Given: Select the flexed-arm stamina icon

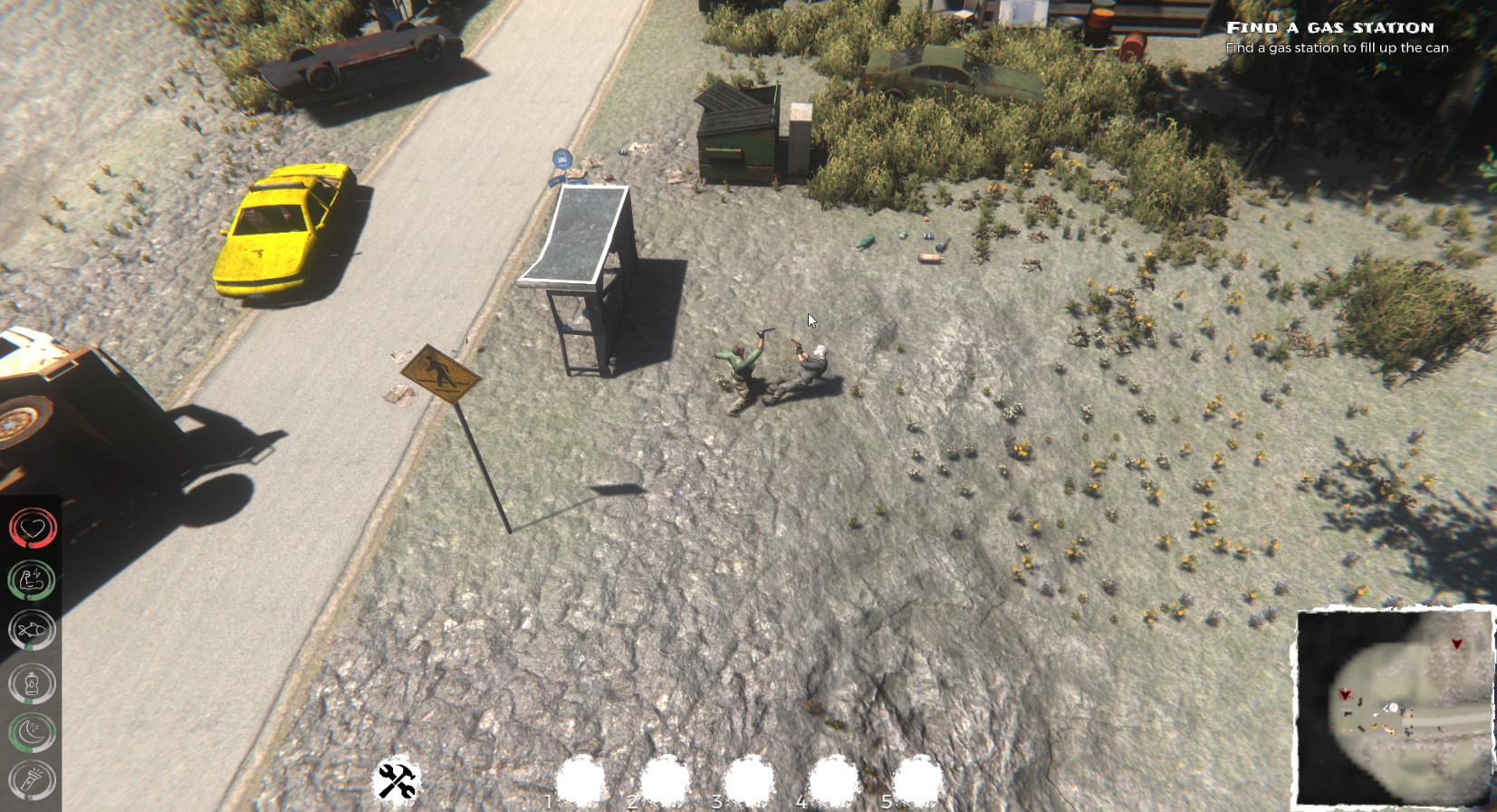Looking at the screenshot, I should (x=31, y=579).
